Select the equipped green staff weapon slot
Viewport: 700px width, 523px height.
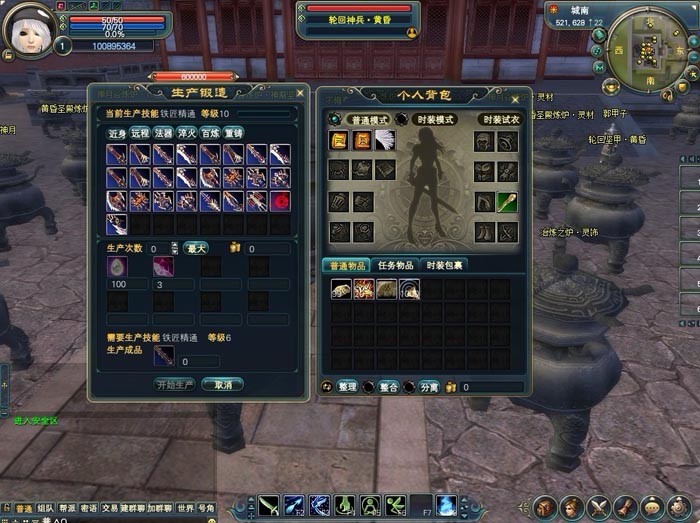[508, 201]
